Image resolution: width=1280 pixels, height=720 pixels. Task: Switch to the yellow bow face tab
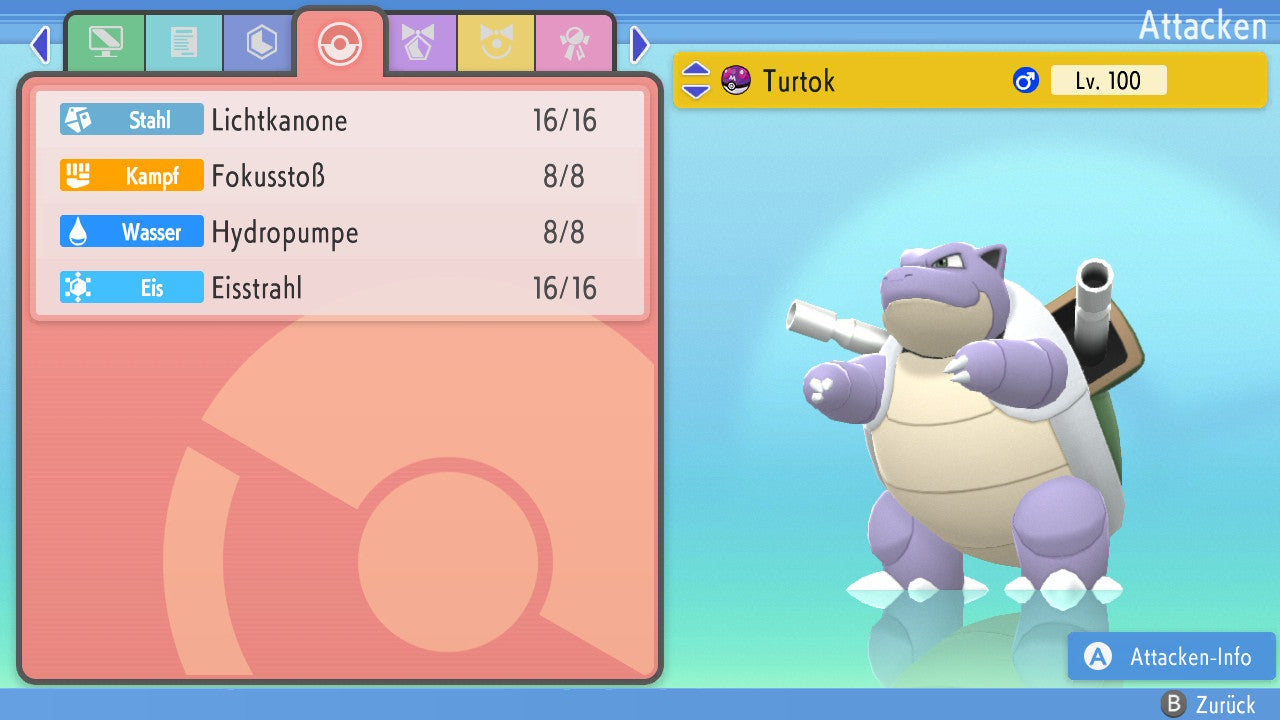(x=496, y=43)
